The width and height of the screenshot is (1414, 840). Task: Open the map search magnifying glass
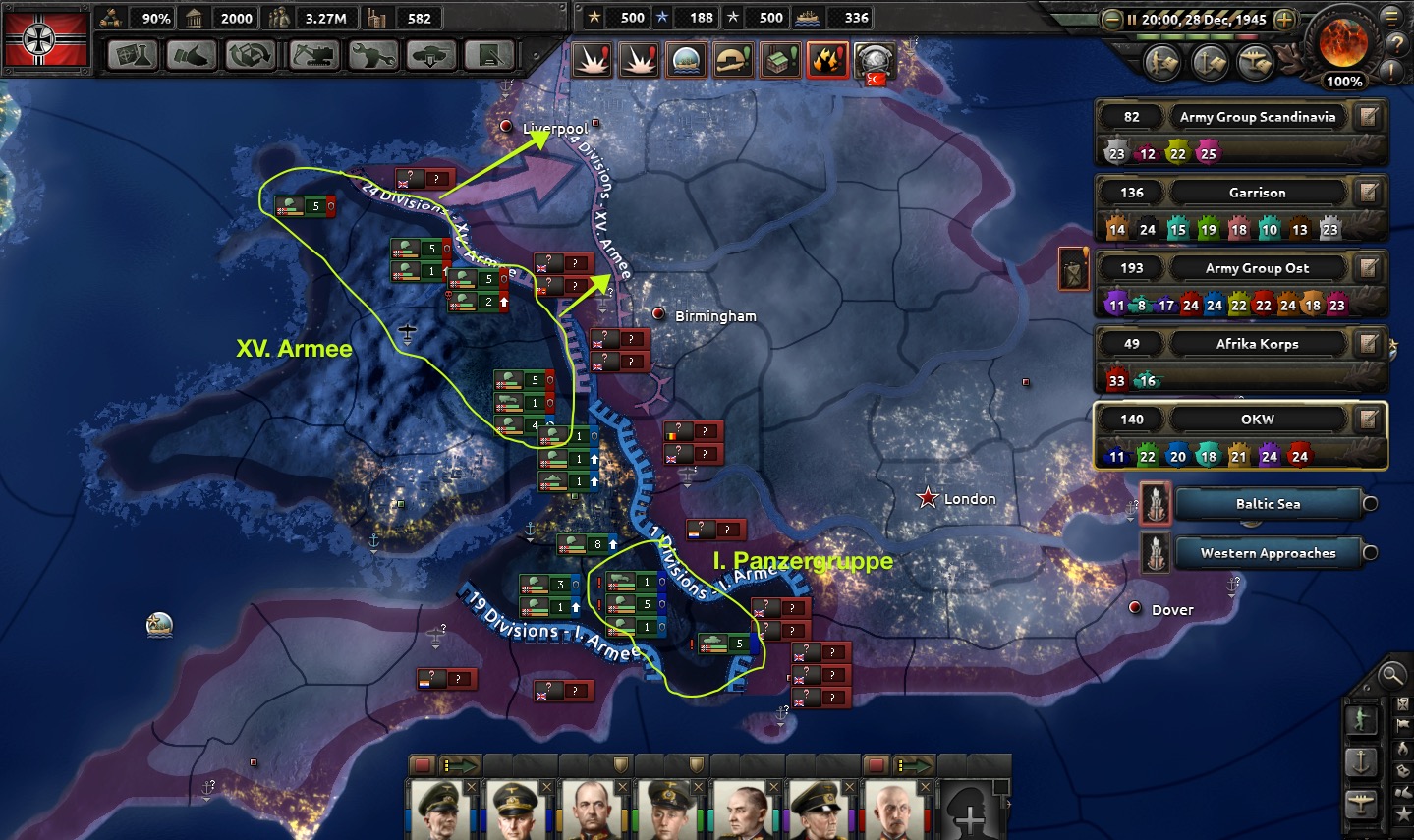[x=1390, y=675]
